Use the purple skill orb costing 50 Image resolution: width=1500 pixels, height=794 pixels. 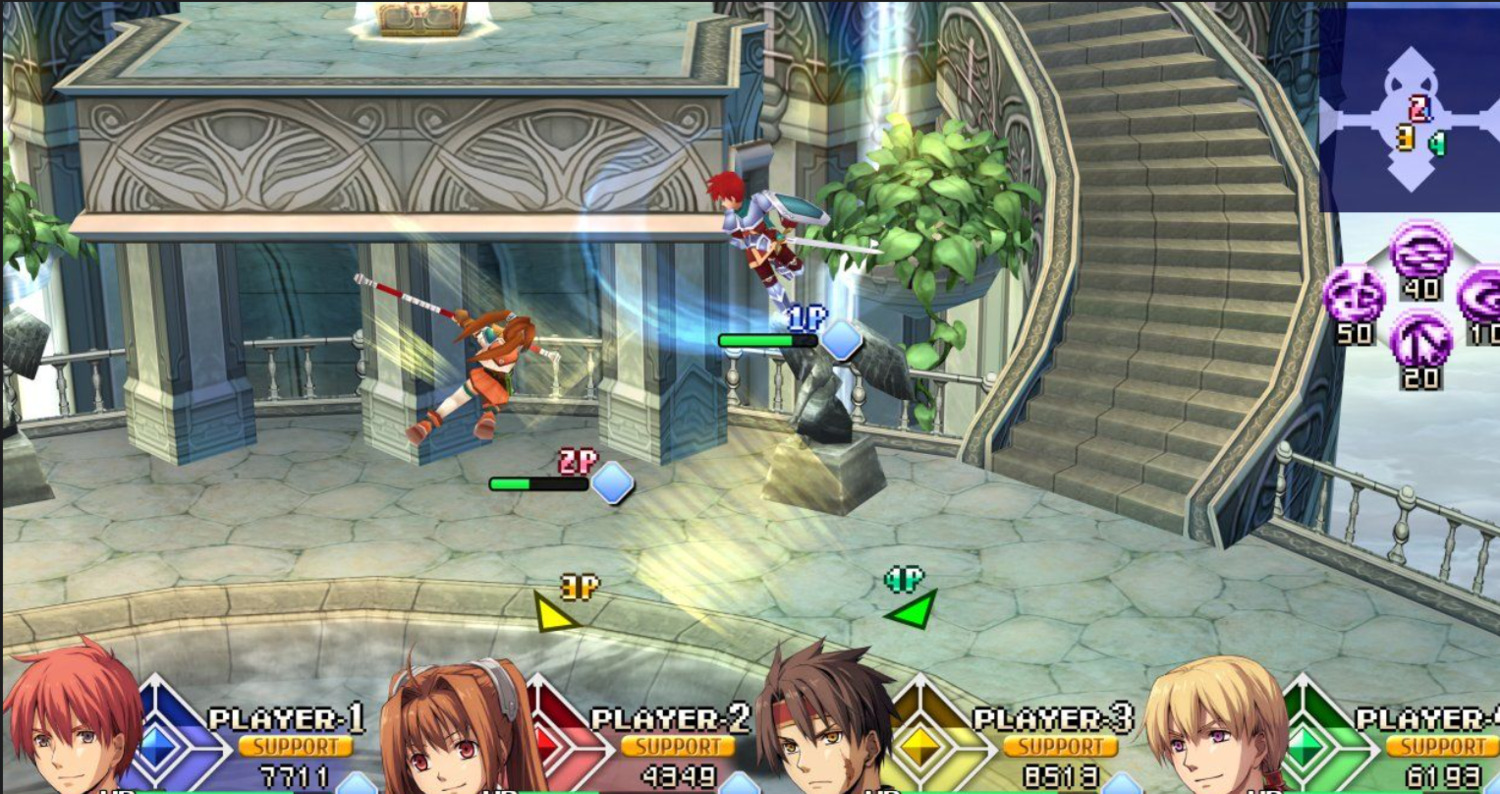tap(1354, 294)
